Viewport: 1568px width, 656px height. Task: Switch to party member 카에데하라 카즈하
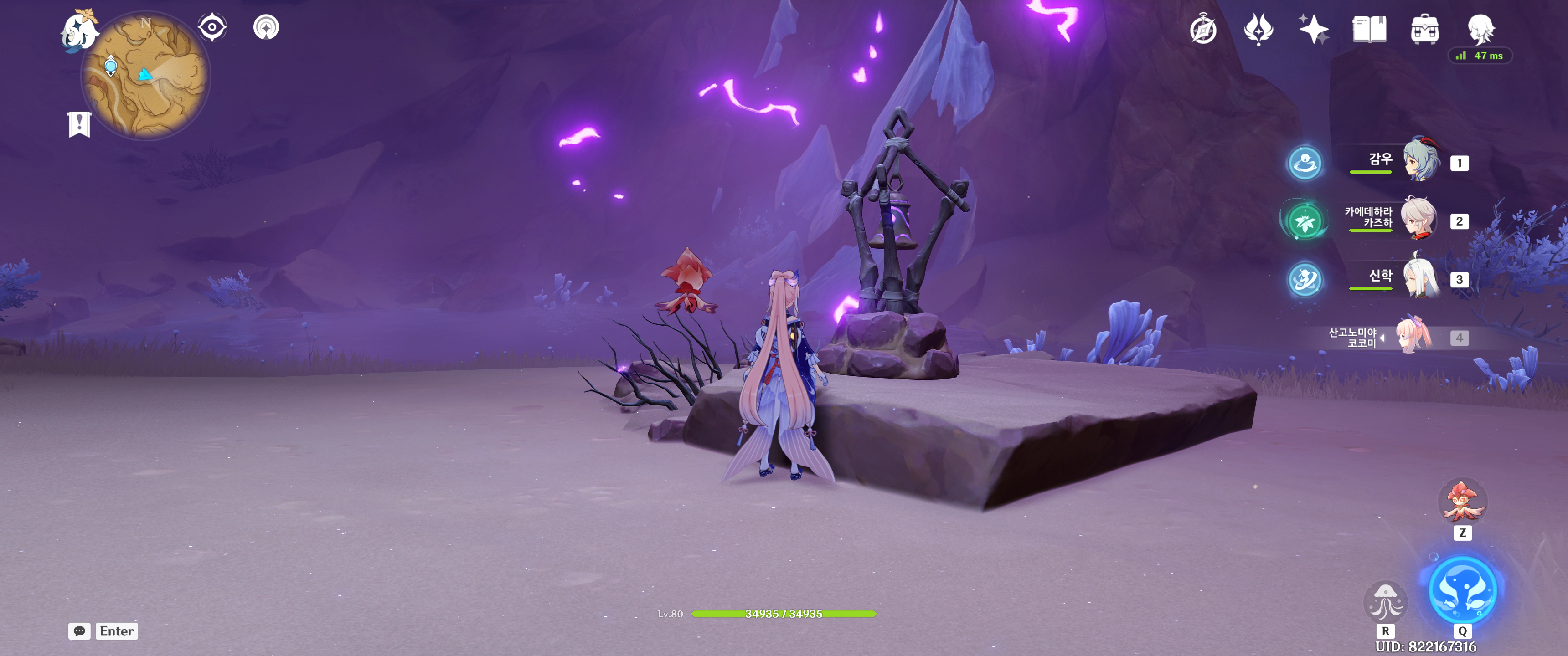click(1419, 220)
